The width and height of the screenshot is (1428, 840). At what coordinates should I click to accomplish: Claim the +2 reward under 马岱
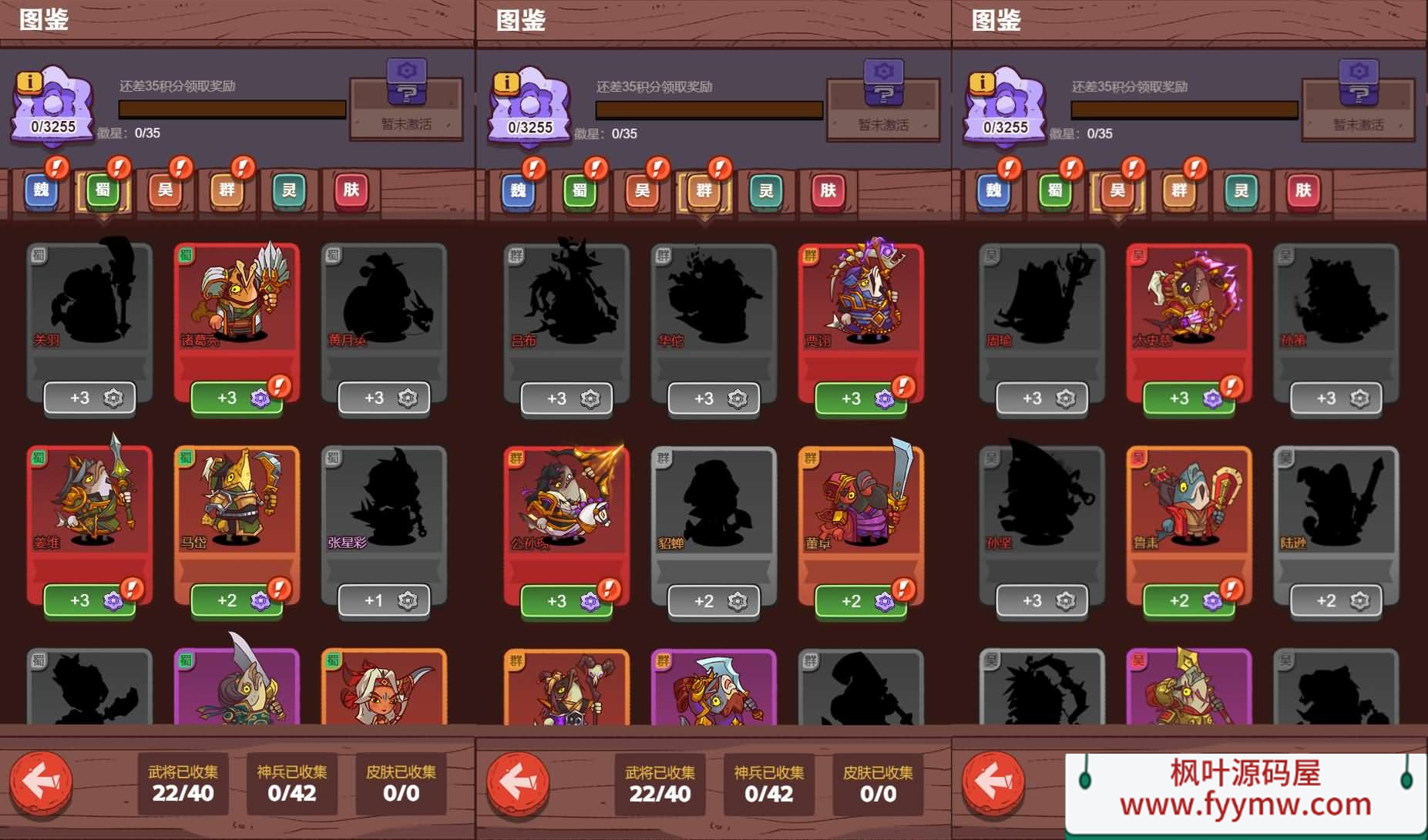pos(237,600)
